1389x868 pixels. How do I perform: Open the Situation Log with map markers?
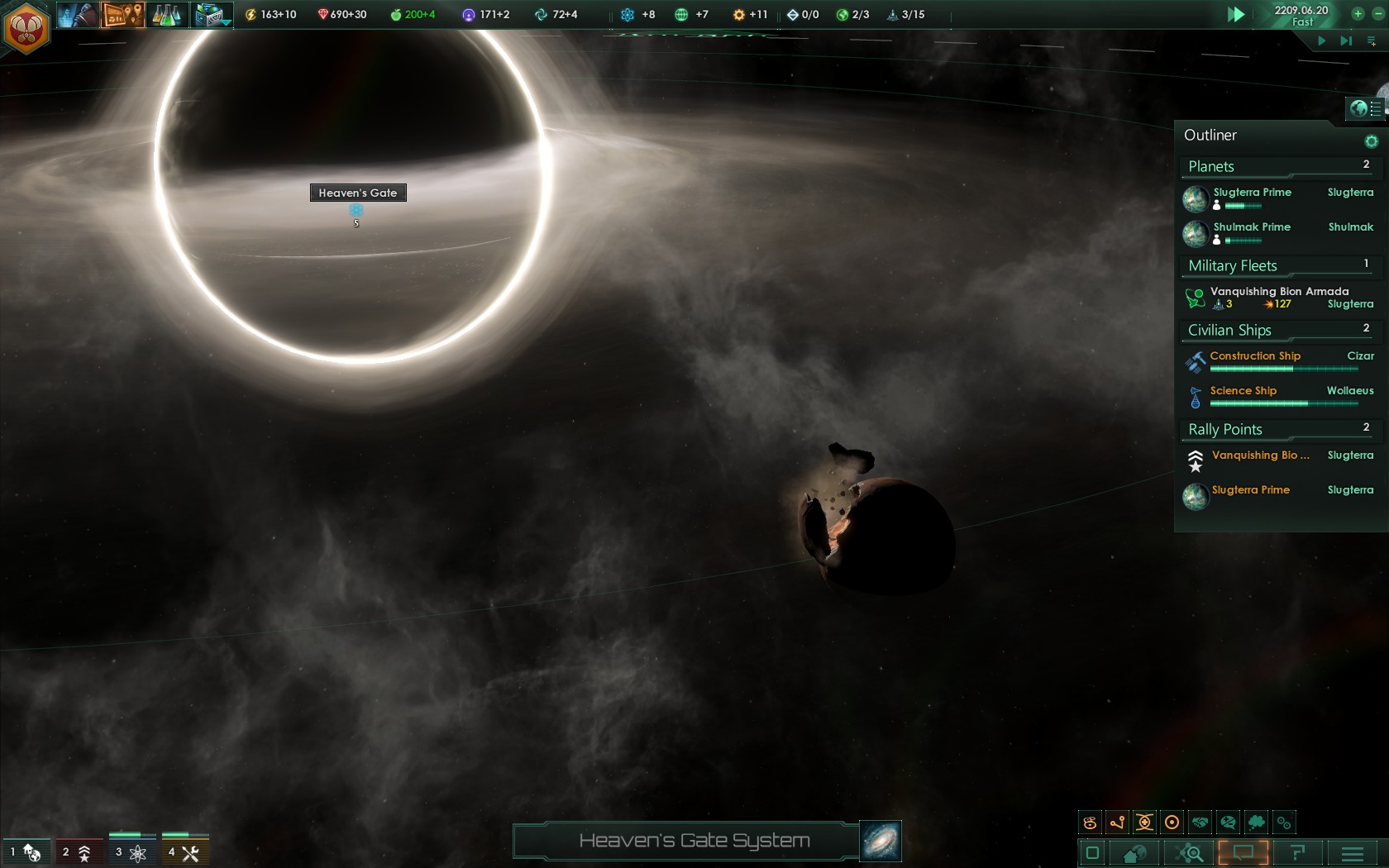(122, 14)
